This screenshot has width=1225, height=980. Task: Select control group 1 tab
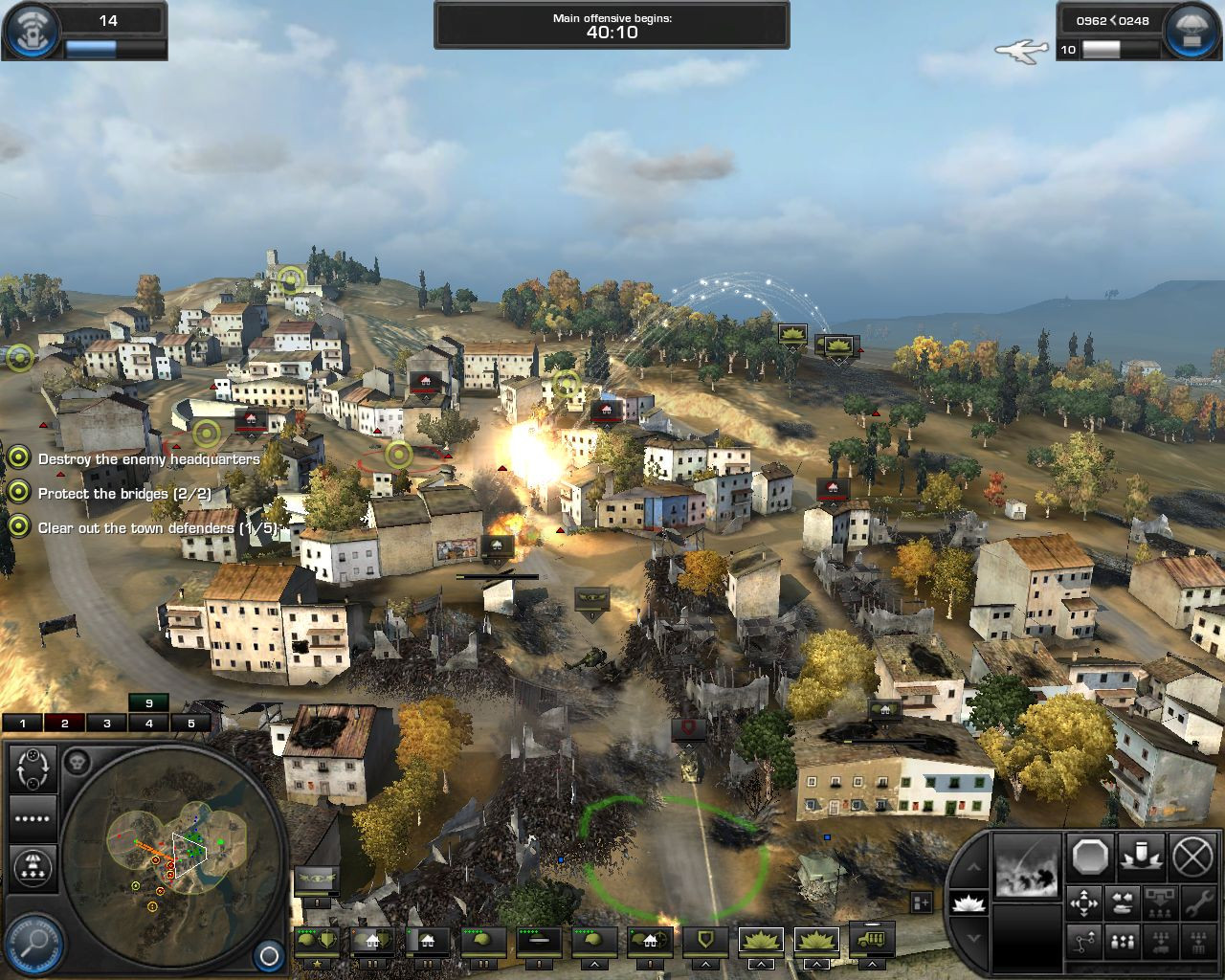(x=23, y=724)
